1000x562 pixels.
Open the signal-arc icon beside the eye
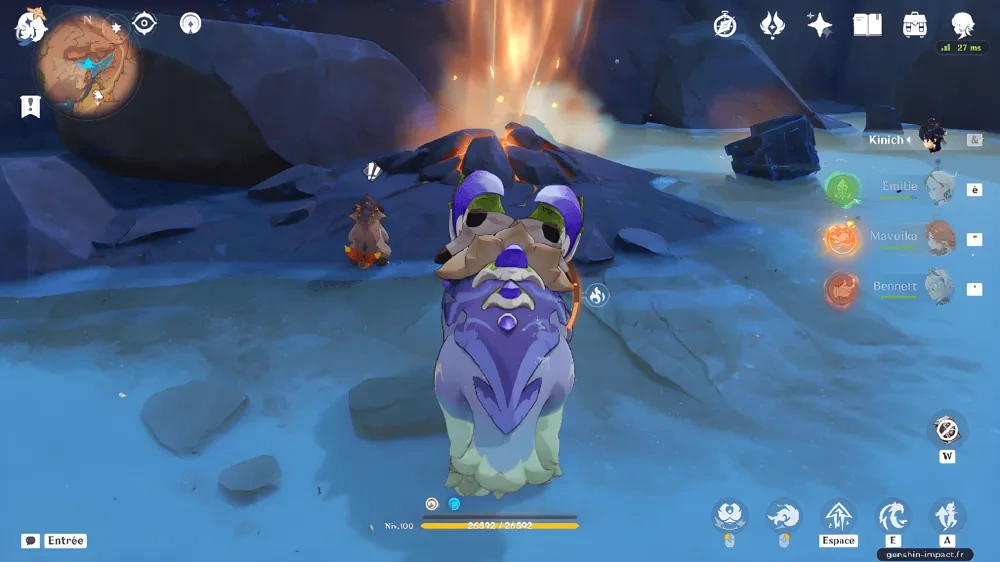tap(190, 23)
